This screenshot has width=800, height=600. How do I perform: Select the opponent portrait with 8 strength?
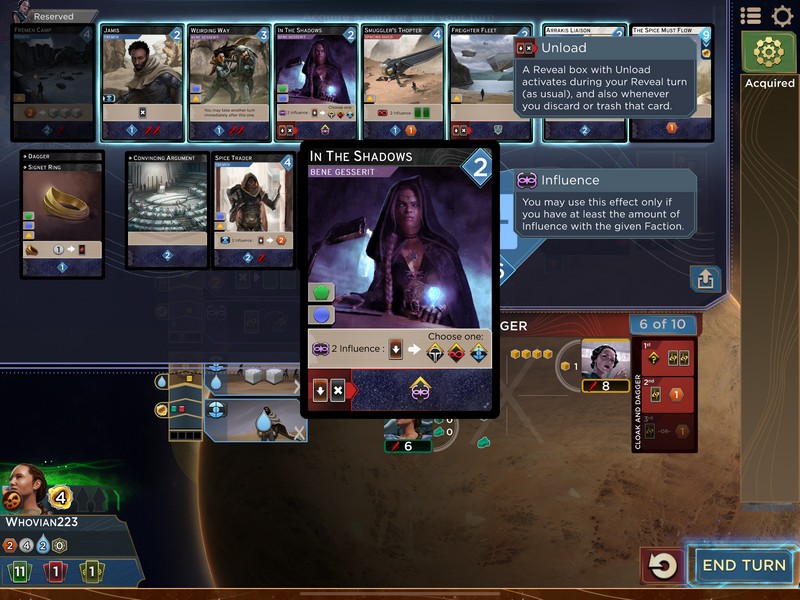click(606, 360)
